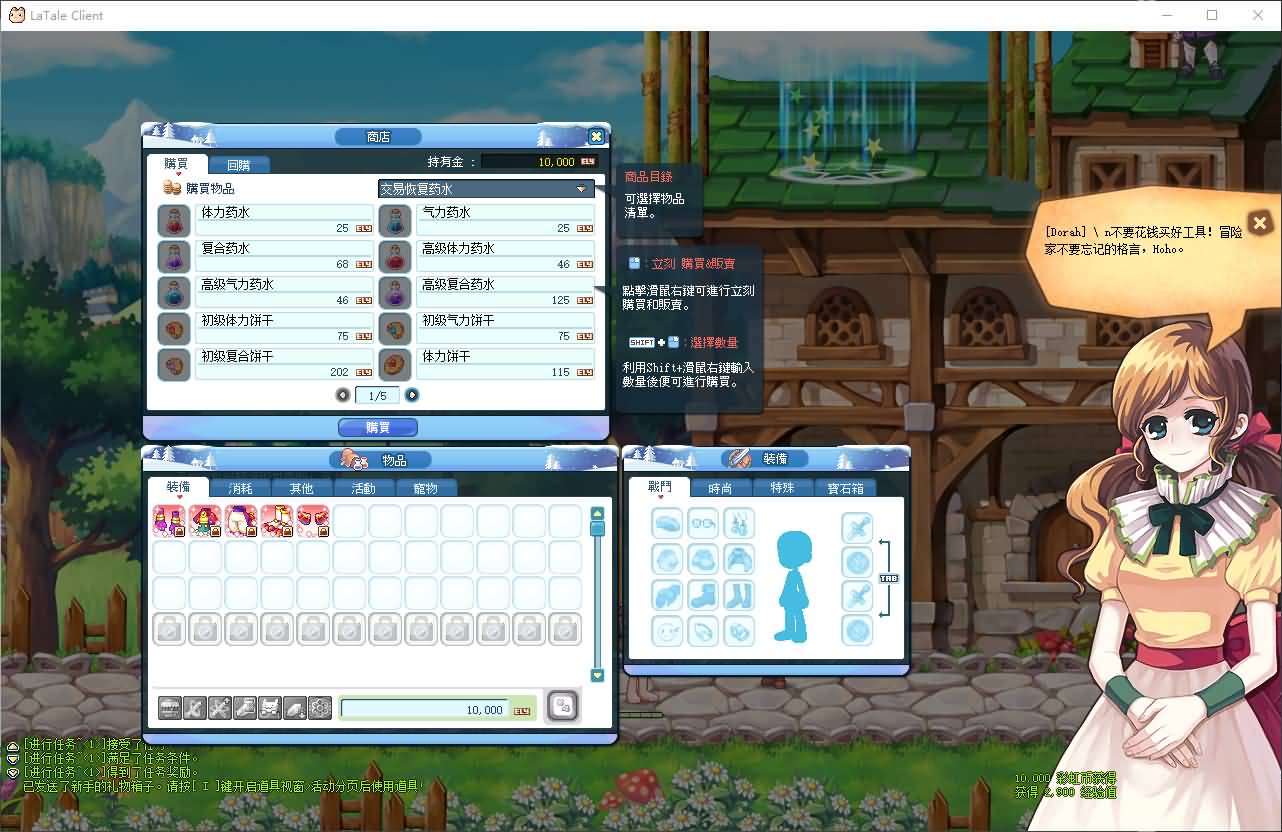The image size is (1282, 832).
Task: Open the 時尚 fashion equipment tab
Action: coord(720,487)
